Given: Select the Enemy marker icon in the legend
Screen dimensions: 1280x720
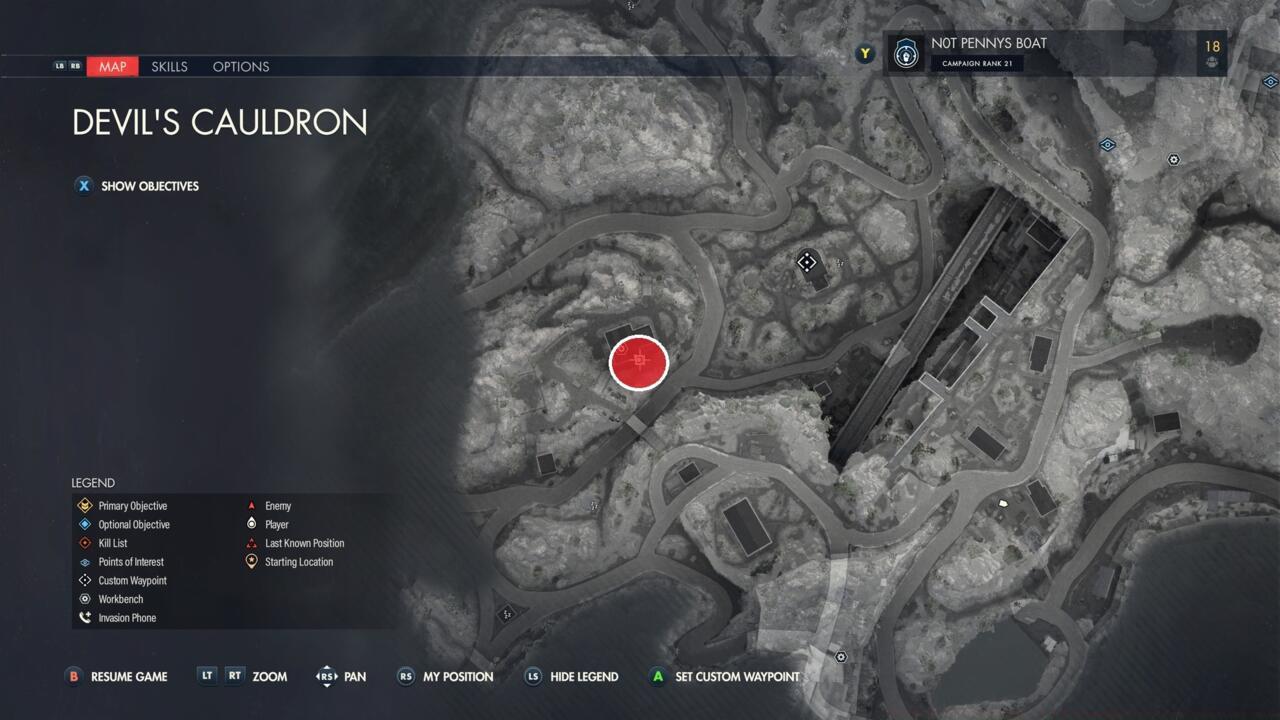Looking at the screenshot, I should [x=253, y=505].
